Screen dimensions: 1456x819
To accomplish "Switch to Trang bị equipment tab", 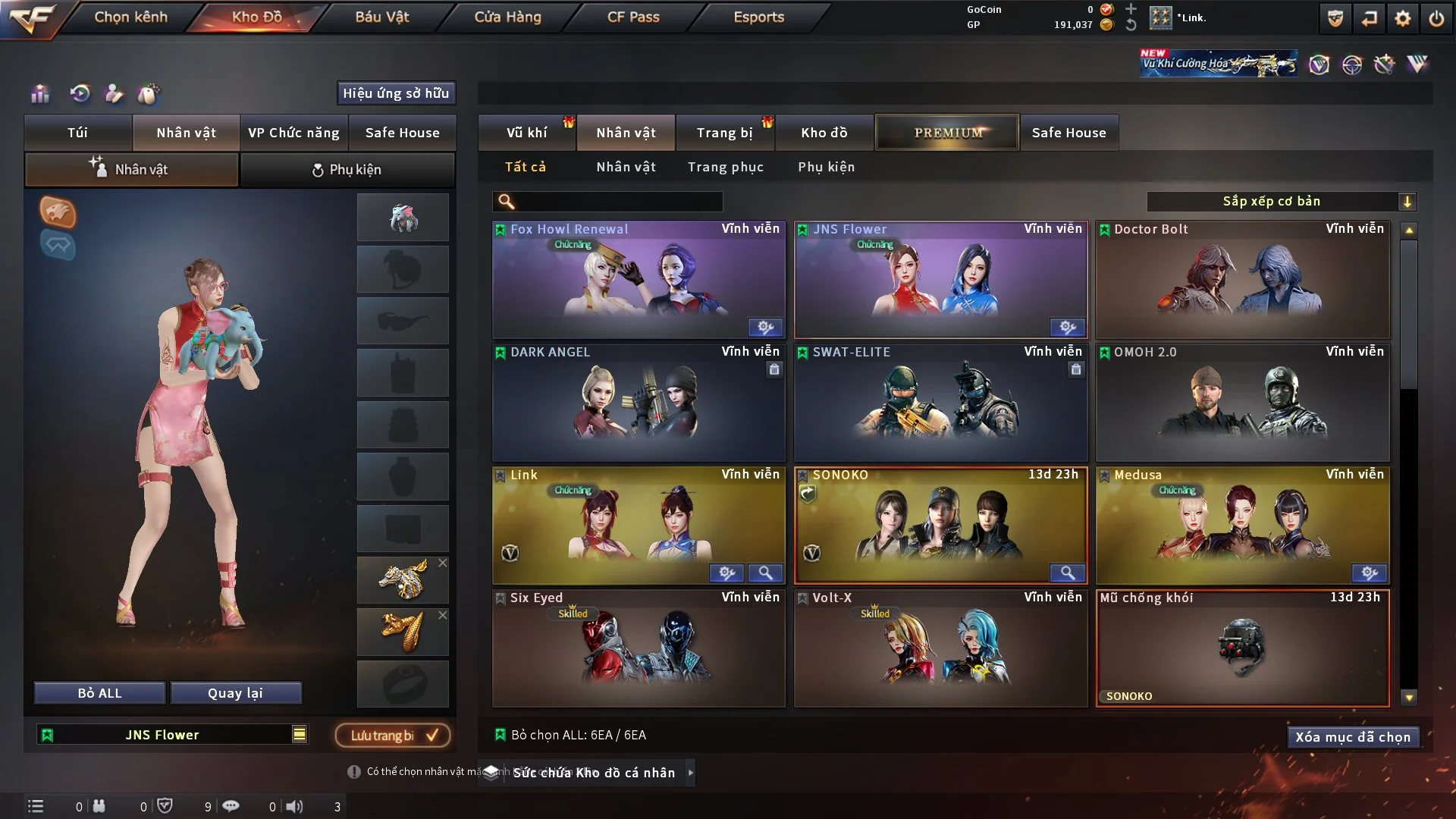I will pos(724,133).
